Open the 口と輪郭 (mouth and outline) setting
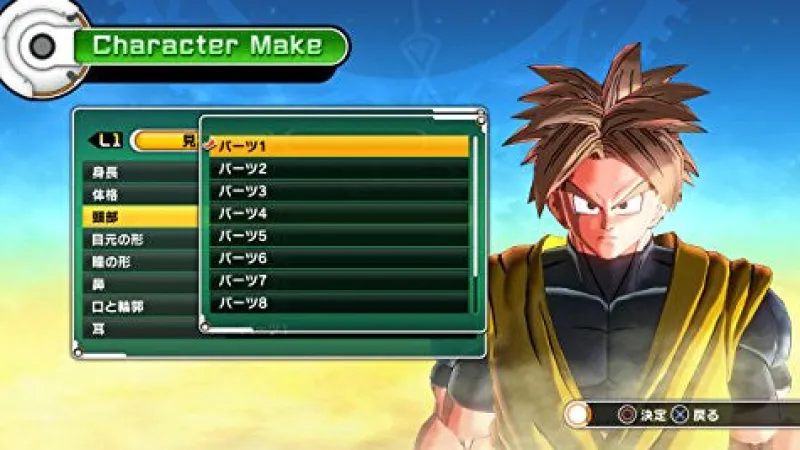The image size is (800, 450). (x=140, y=306)
